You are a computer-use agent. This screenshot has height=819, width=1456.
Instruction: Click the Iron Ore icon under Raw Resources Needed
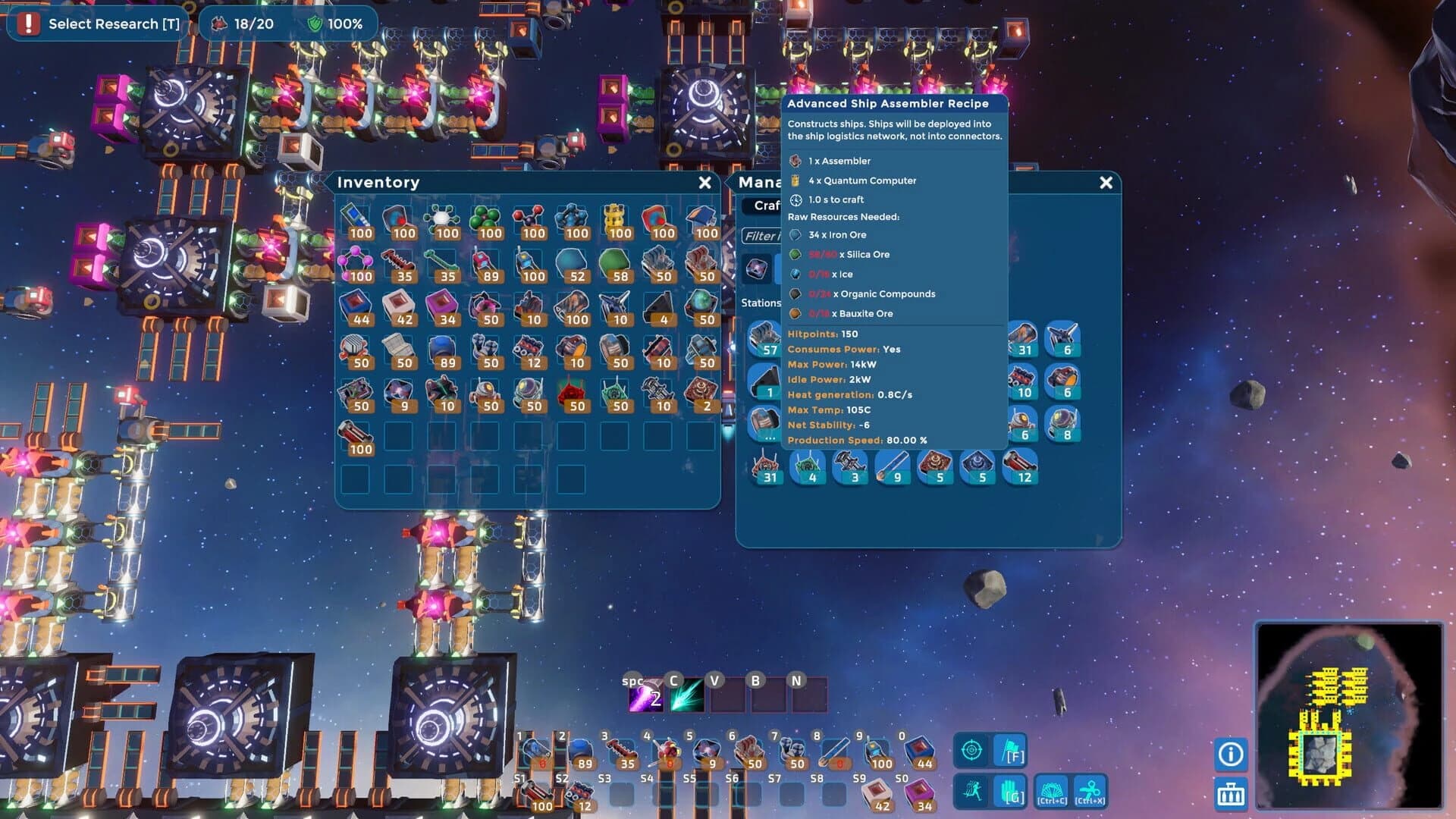coord(795,235)
